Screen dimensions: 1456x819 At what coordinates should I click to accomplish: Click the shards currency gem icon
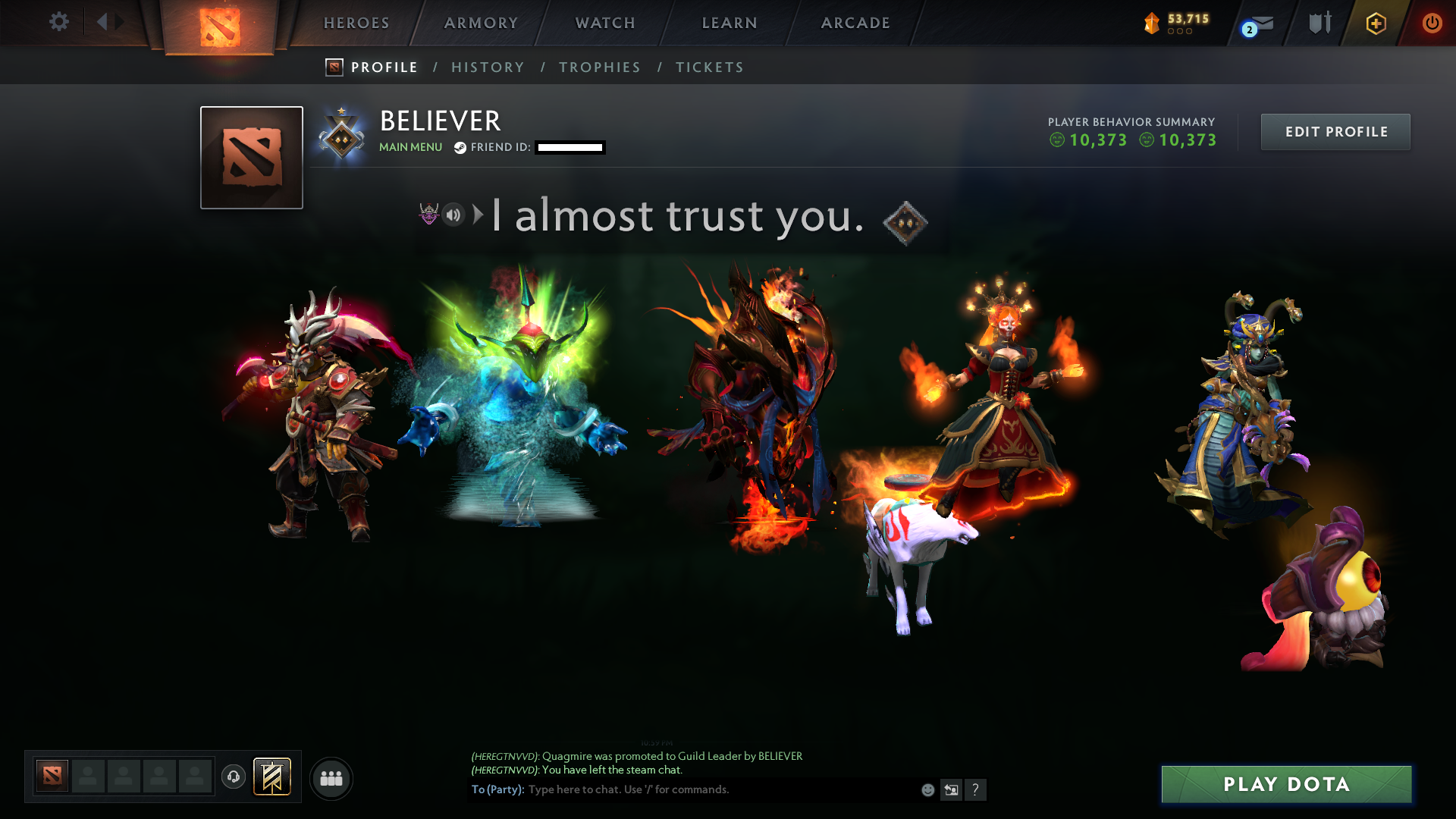pos(1151,24)
